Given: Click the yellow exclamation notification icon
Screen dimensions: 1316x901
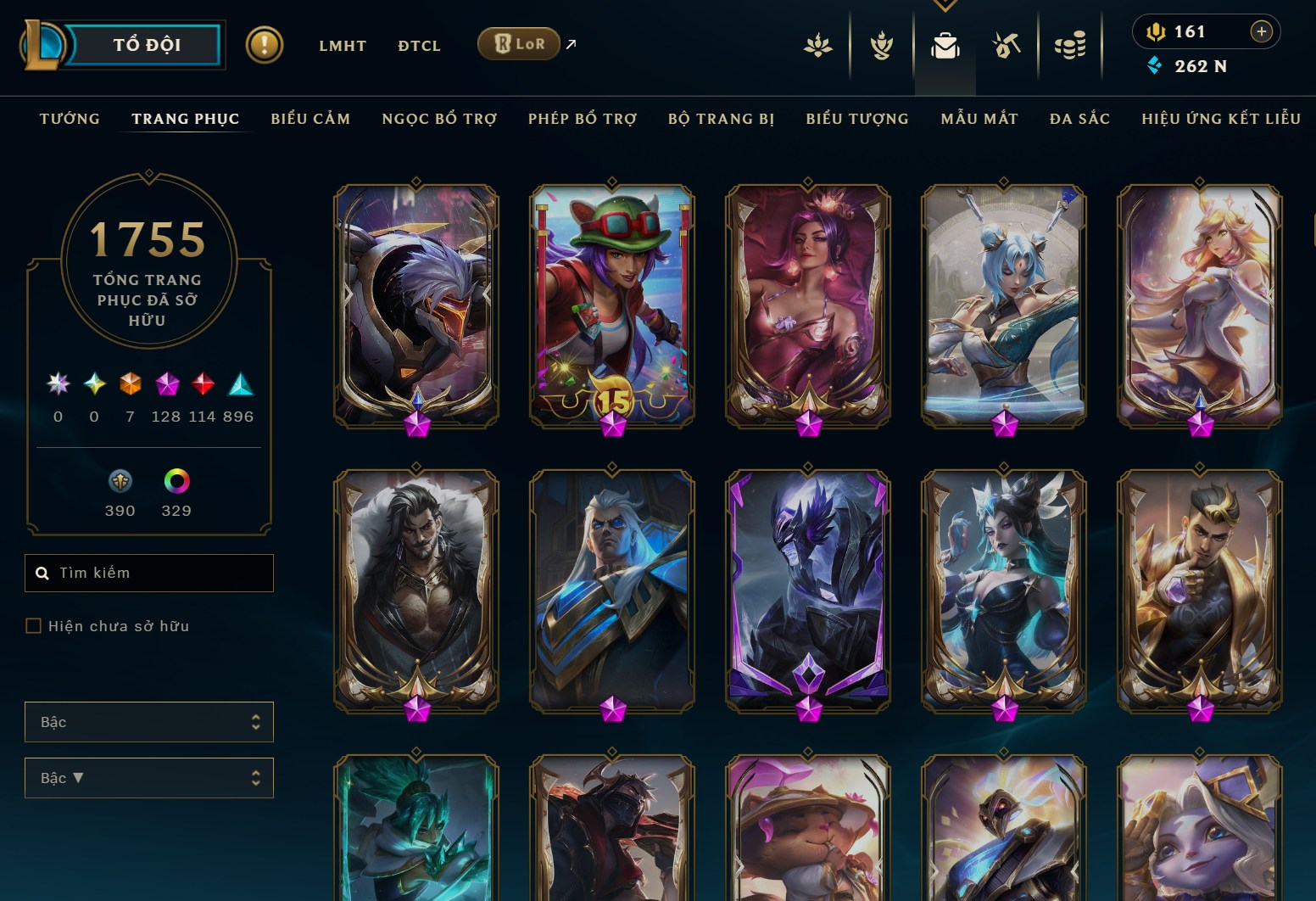Looking at the screenshot, I should click(264, 44).
